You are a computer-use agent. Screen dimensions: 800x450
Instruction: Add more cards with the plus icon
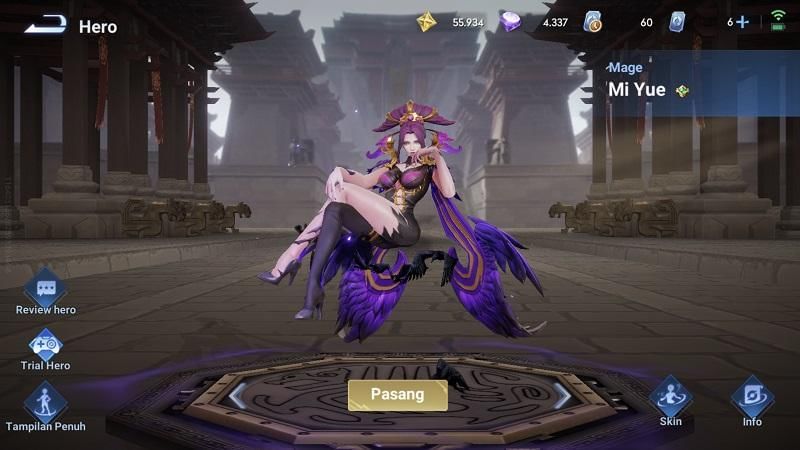742,22
